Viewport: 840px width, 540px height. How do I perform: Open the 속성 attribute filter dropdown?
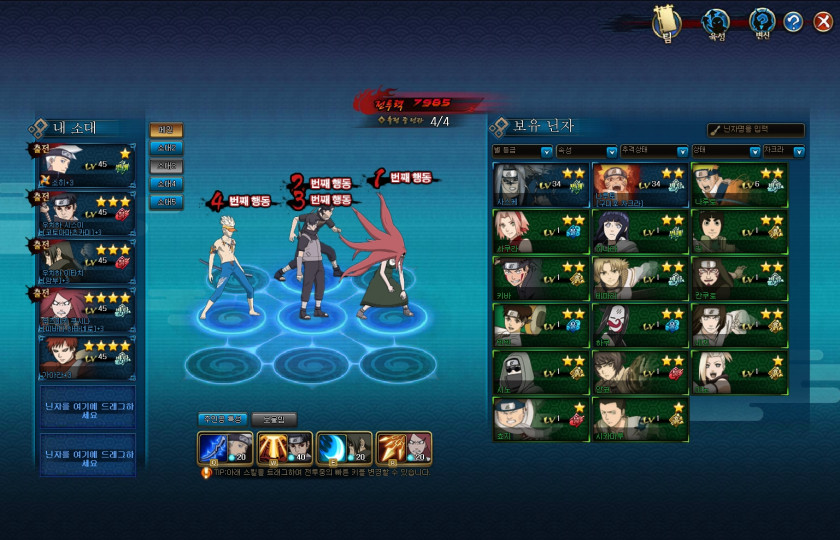pyautogui.click(x=611, y=152)
